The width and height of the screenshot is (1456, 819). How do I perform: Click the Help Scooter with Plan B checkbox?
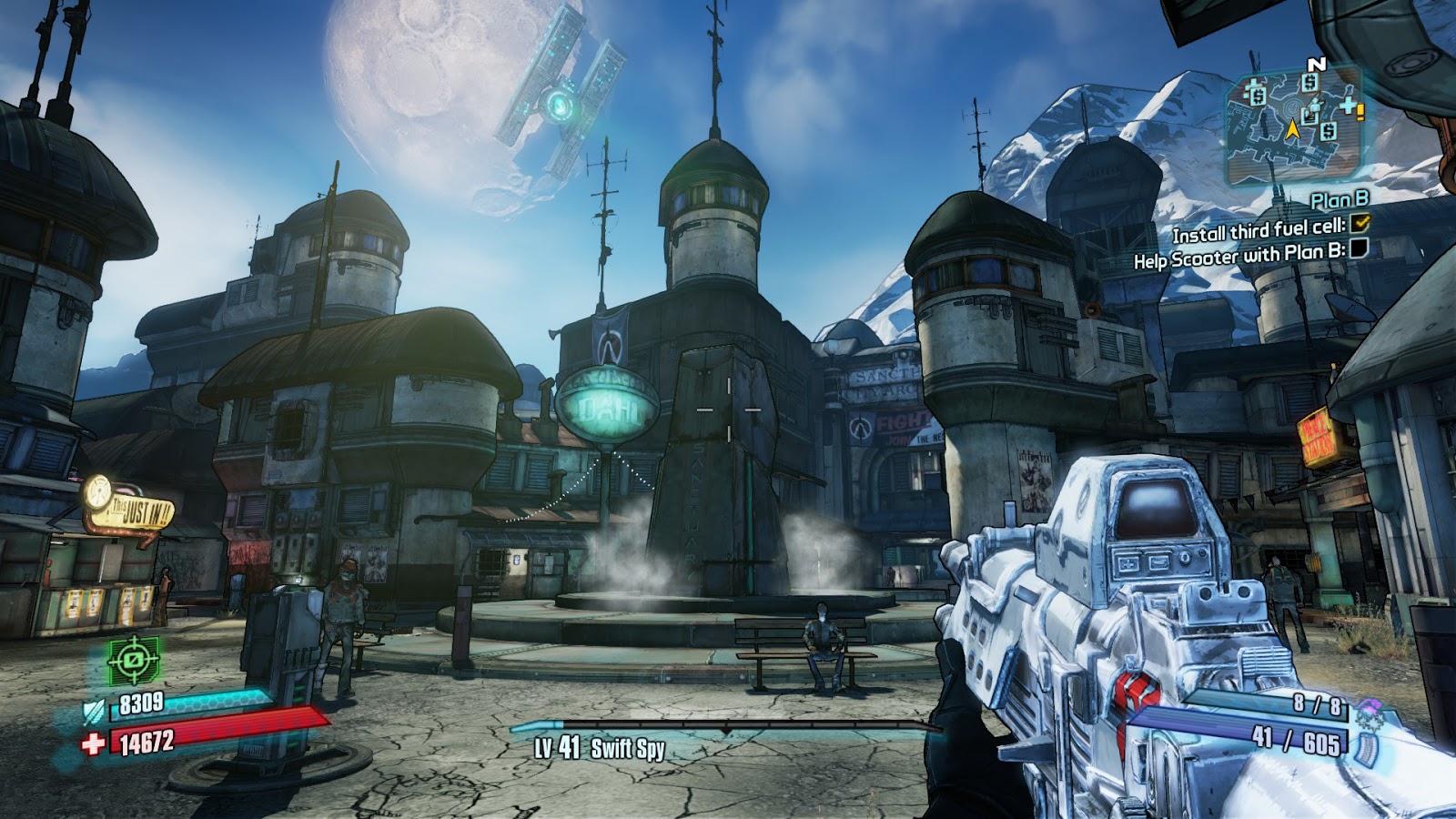pos(1359,248)
